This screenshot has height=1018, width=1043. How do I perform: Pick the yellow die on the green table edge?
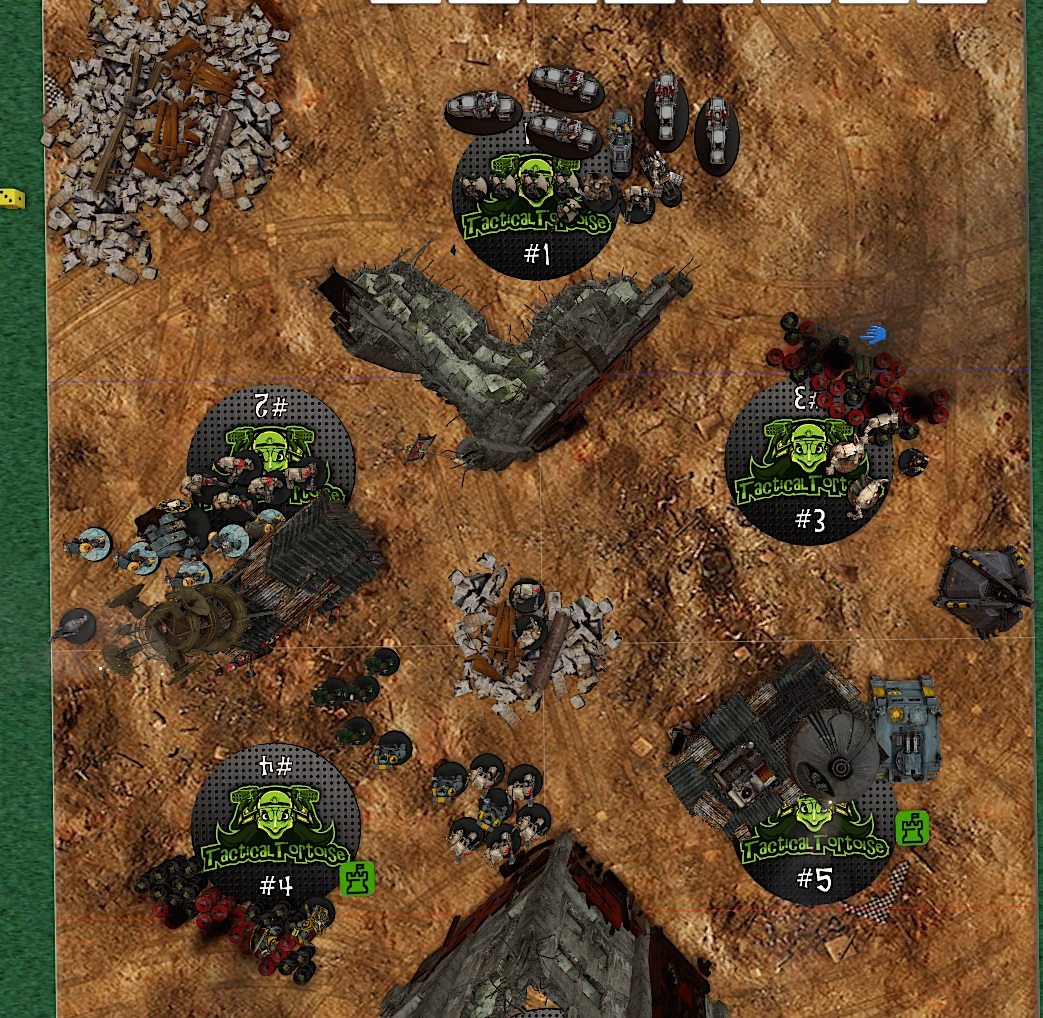point(12,199)
